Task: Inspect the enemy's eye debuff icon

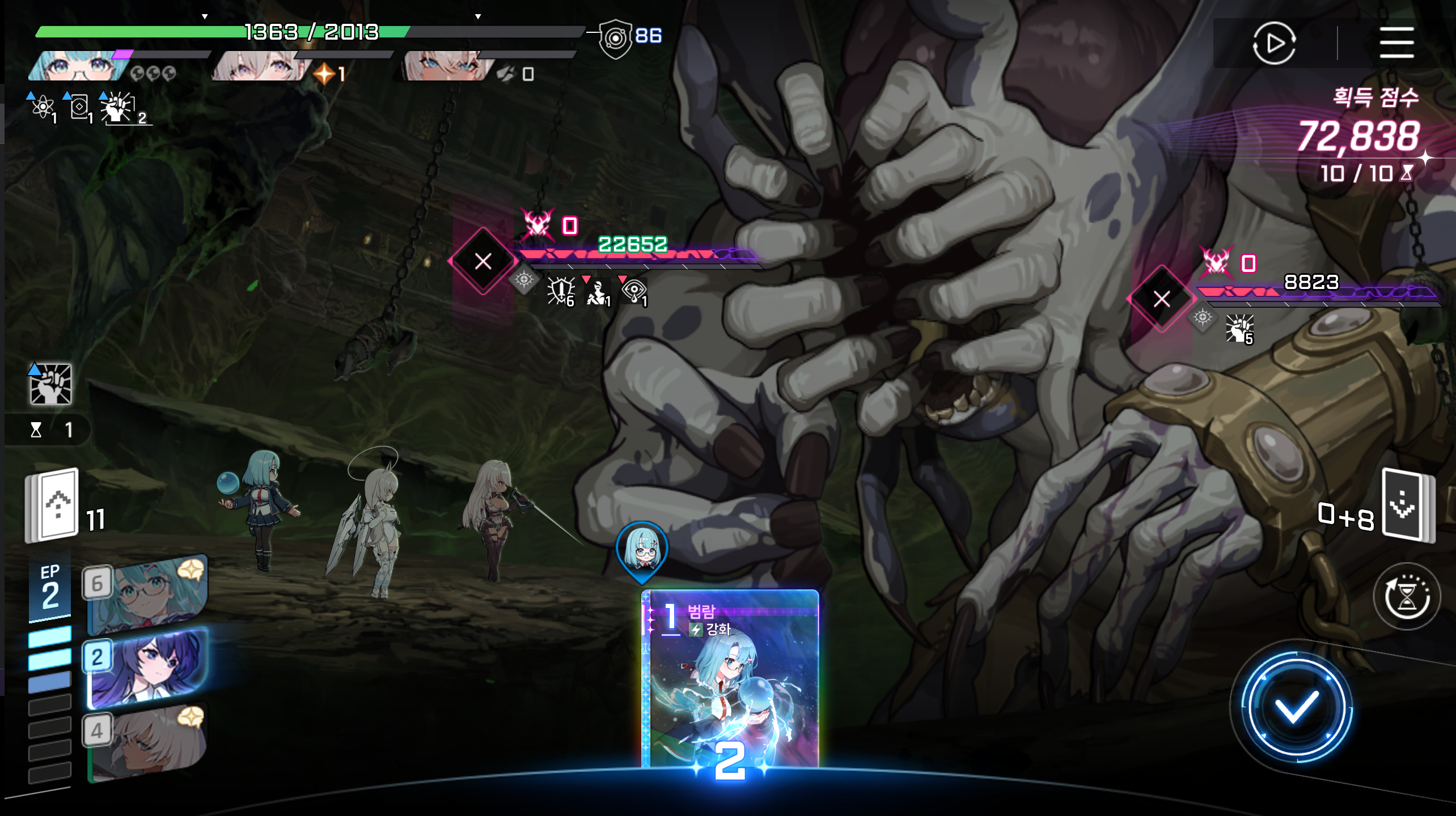Action: 634,291
